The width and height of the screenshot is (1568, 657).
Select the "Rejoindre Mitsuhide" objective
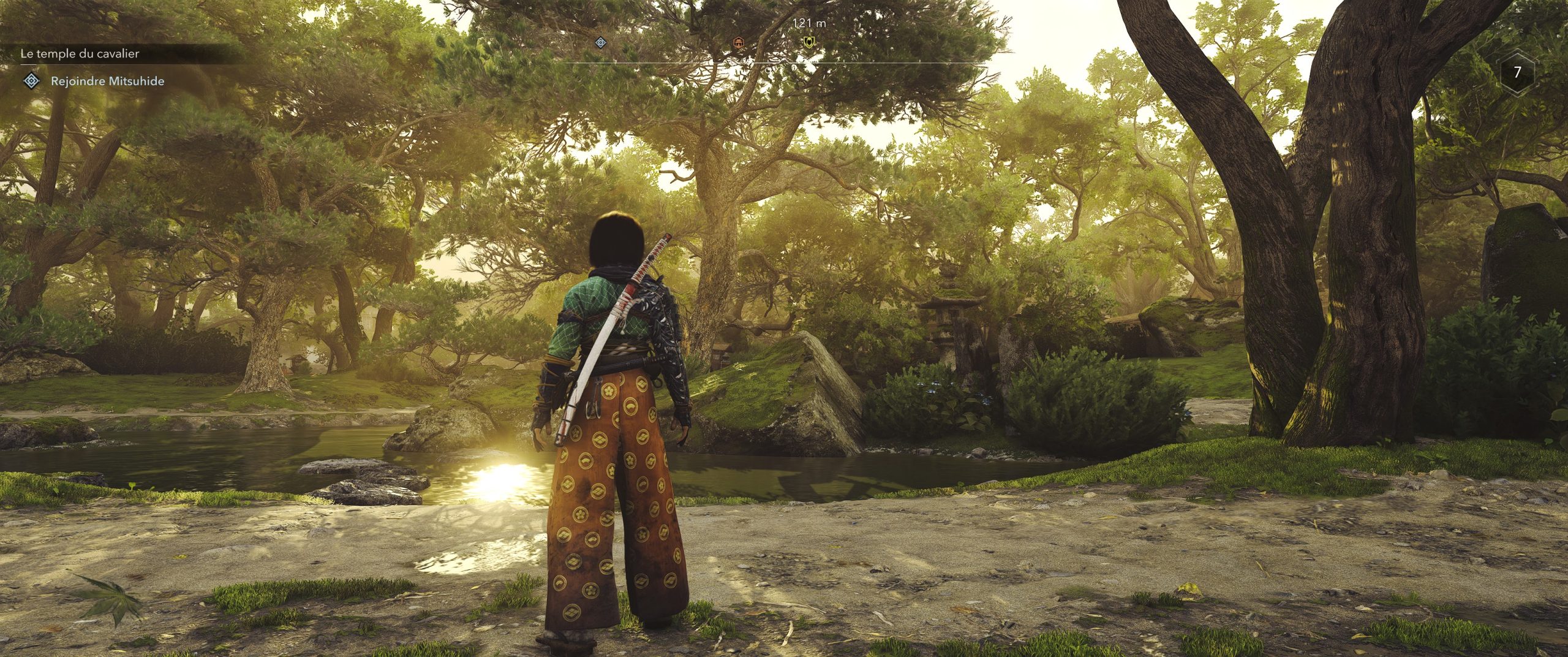point(107,81)
